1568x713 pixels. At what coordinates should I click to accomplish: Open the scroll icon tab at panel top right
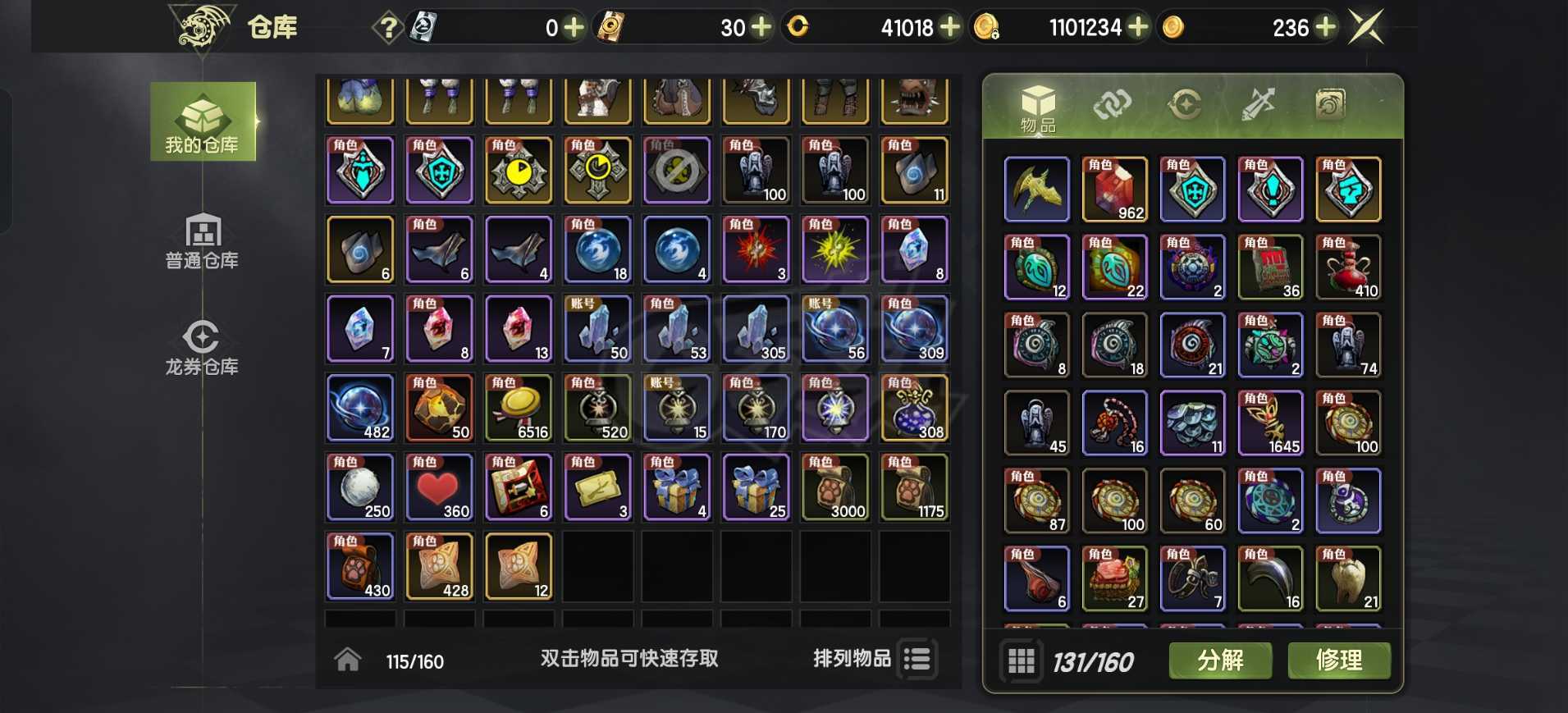[x=1329, y=105]
